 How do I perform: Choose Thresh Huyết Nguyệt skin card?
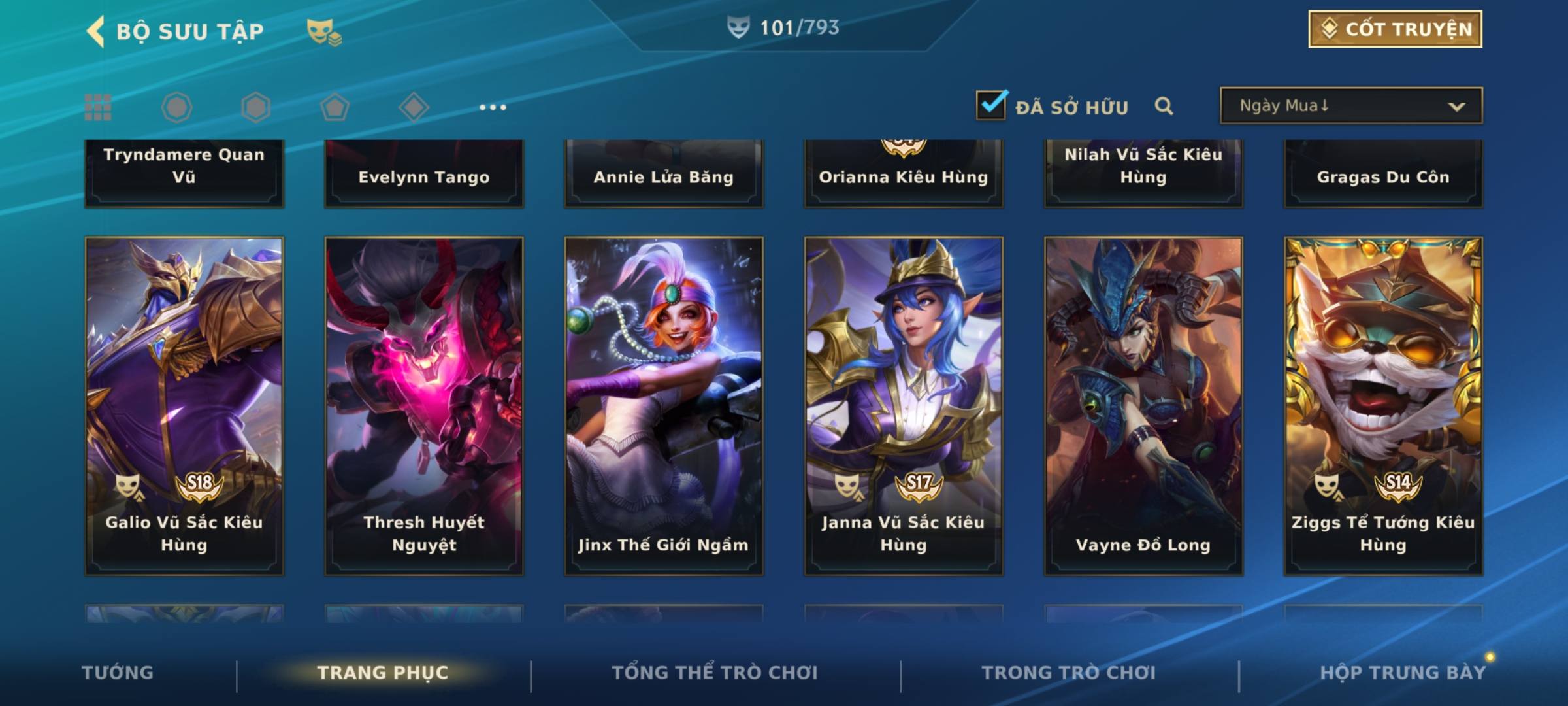(x=424, y=405)
